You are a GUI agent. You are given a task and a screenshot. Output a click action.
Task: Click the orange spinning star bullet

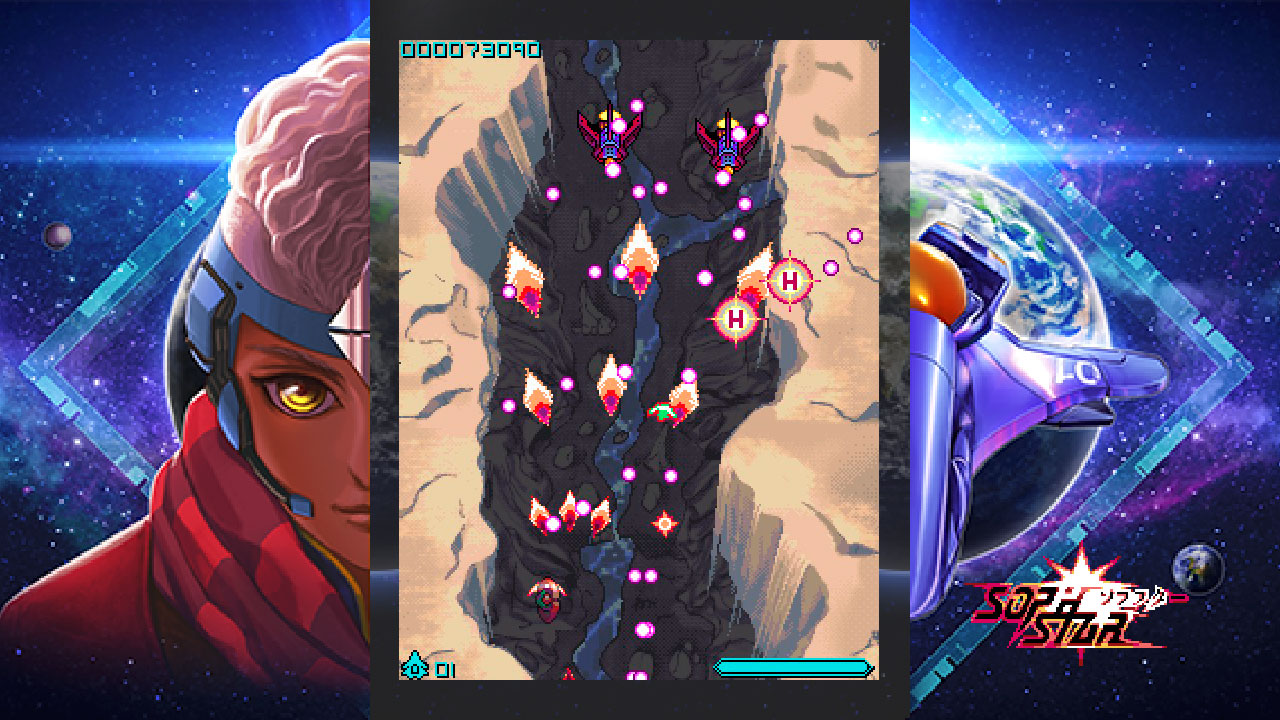click(x=663, y=523)
